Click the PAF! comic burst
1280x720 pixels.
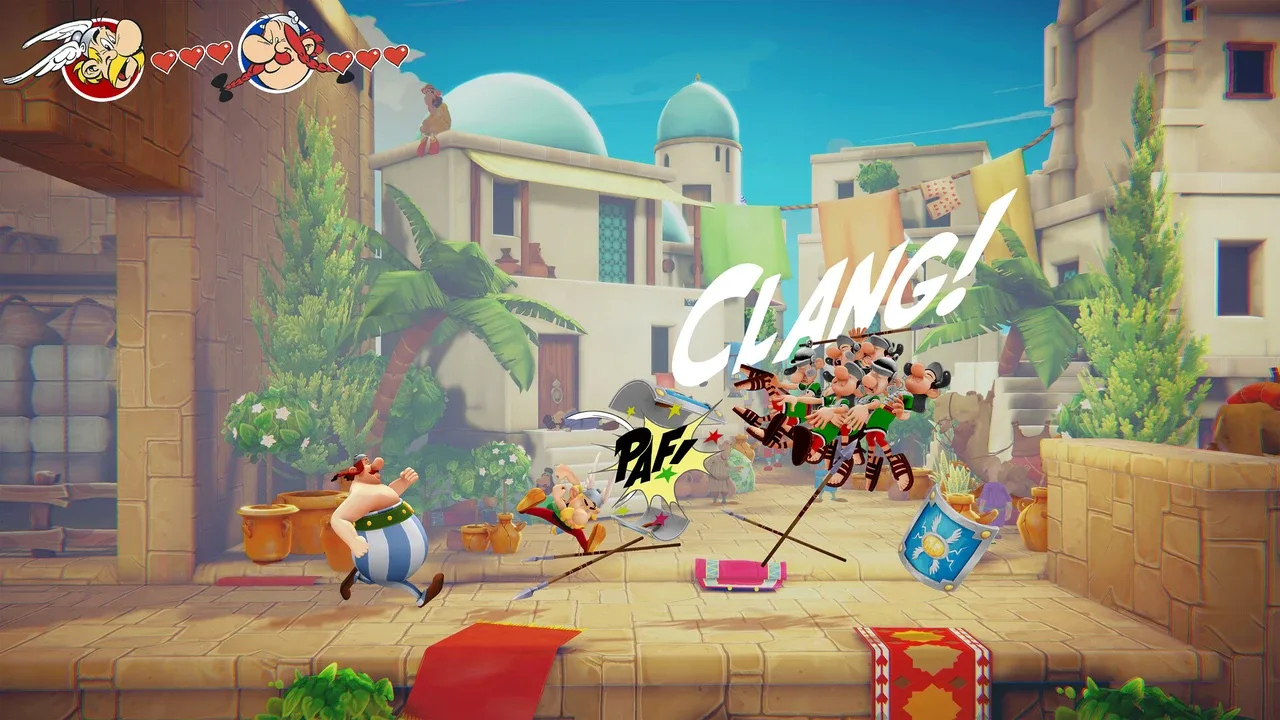[651, 451]
